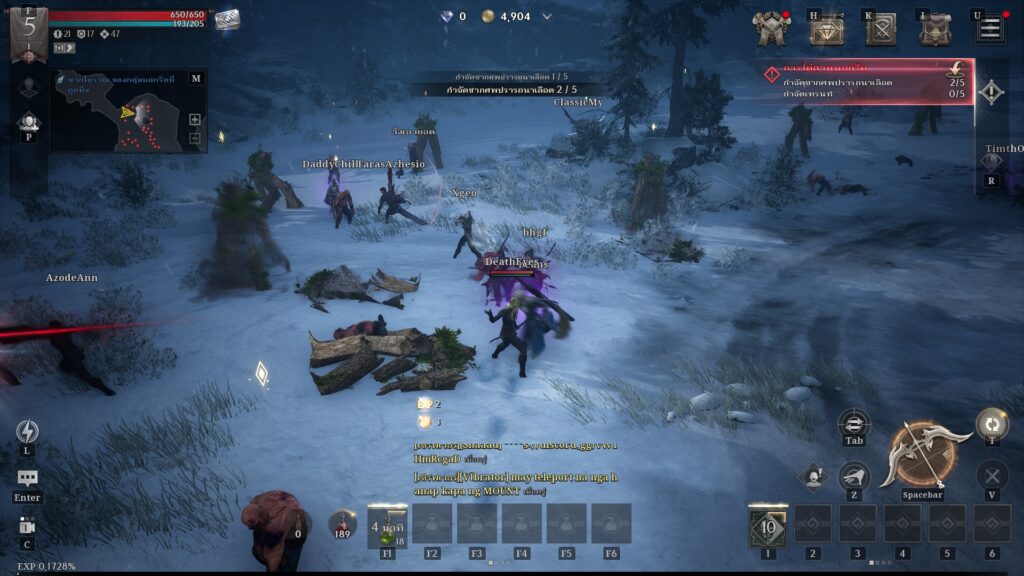Open the full map from minimap
The height and width of the screenshot is (576, 1024).
[195, 78]
